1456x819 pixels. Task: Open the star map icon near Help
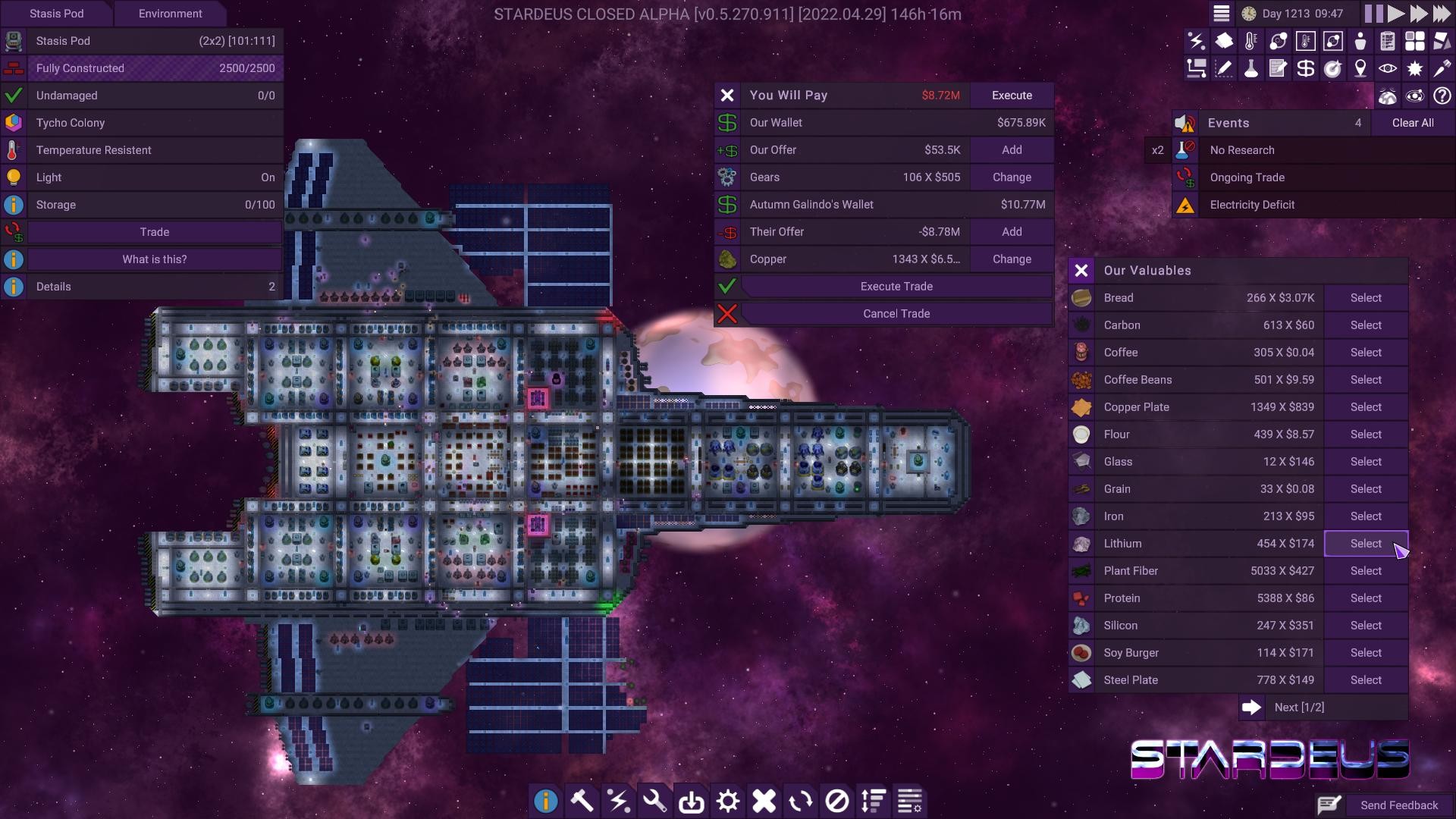click(1415, 96)
